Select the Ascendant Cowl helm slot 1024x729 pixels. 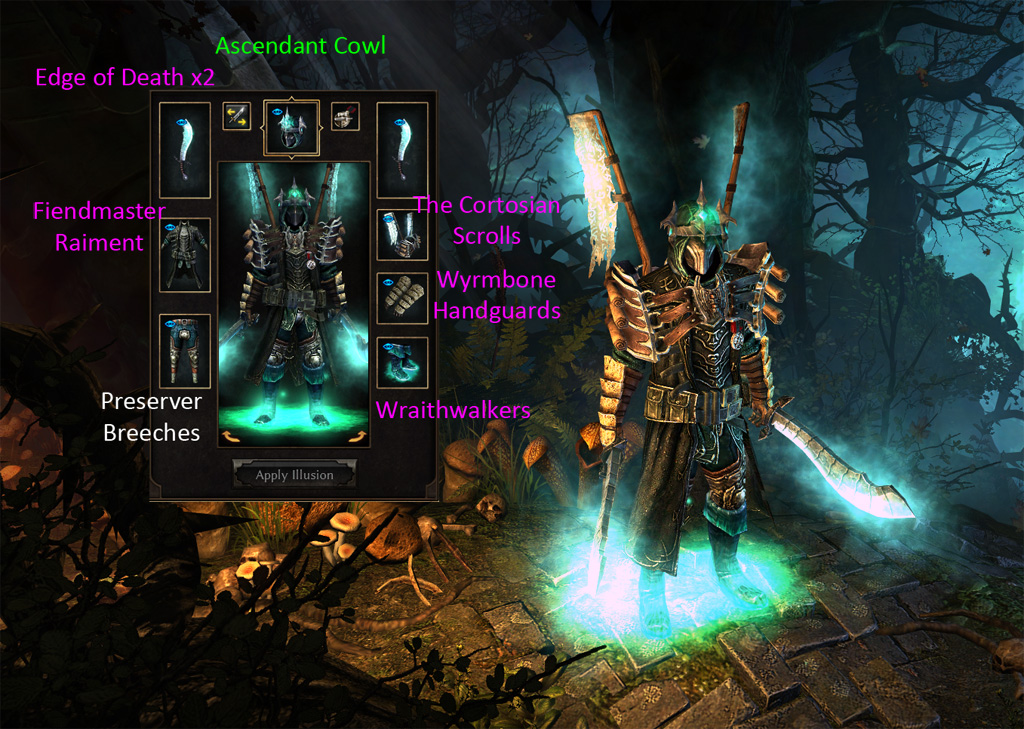click(291, 128)
